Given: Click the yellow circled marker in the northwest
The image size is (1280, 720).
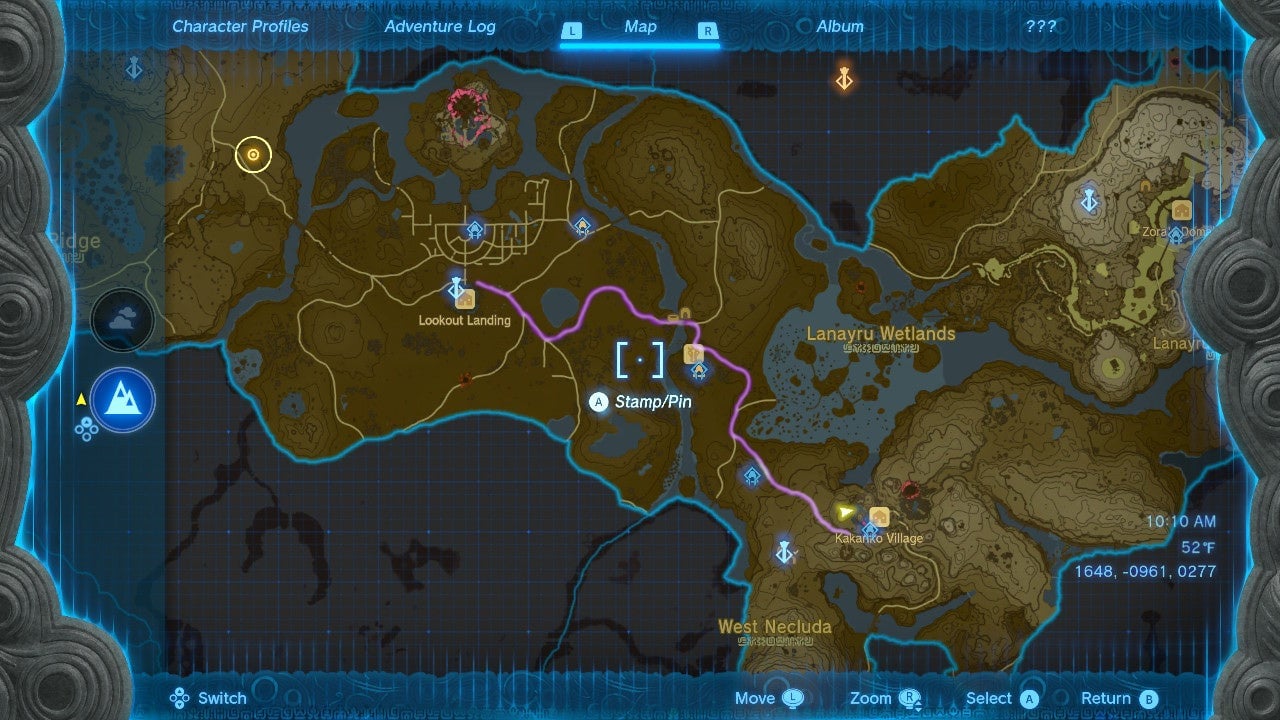Looking at the screenshot, I should coord(252,156).
